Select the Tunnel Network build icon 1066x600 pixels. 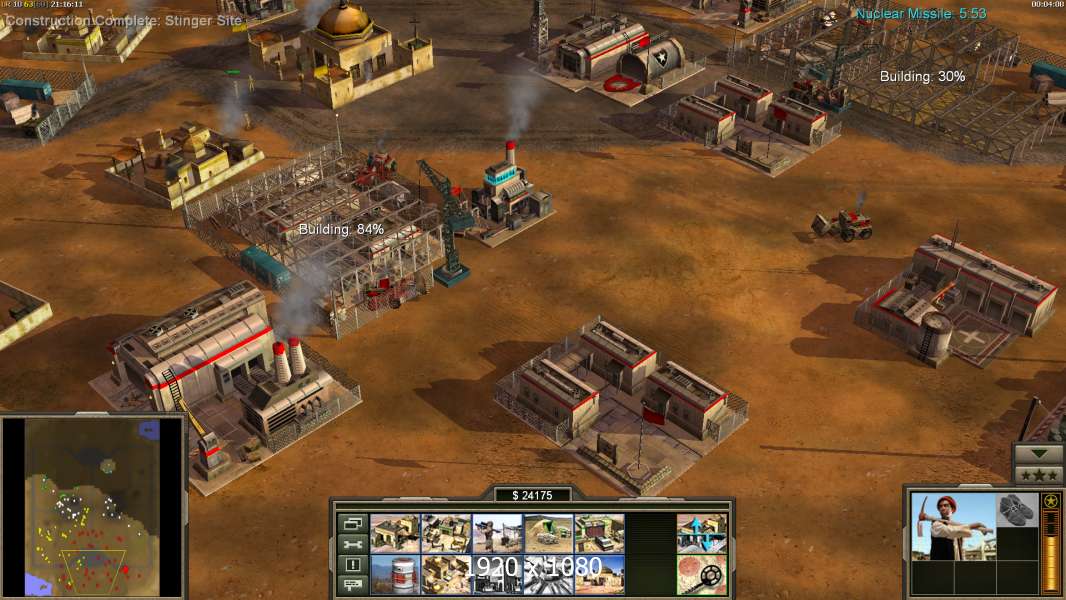(x=548, y=534)
